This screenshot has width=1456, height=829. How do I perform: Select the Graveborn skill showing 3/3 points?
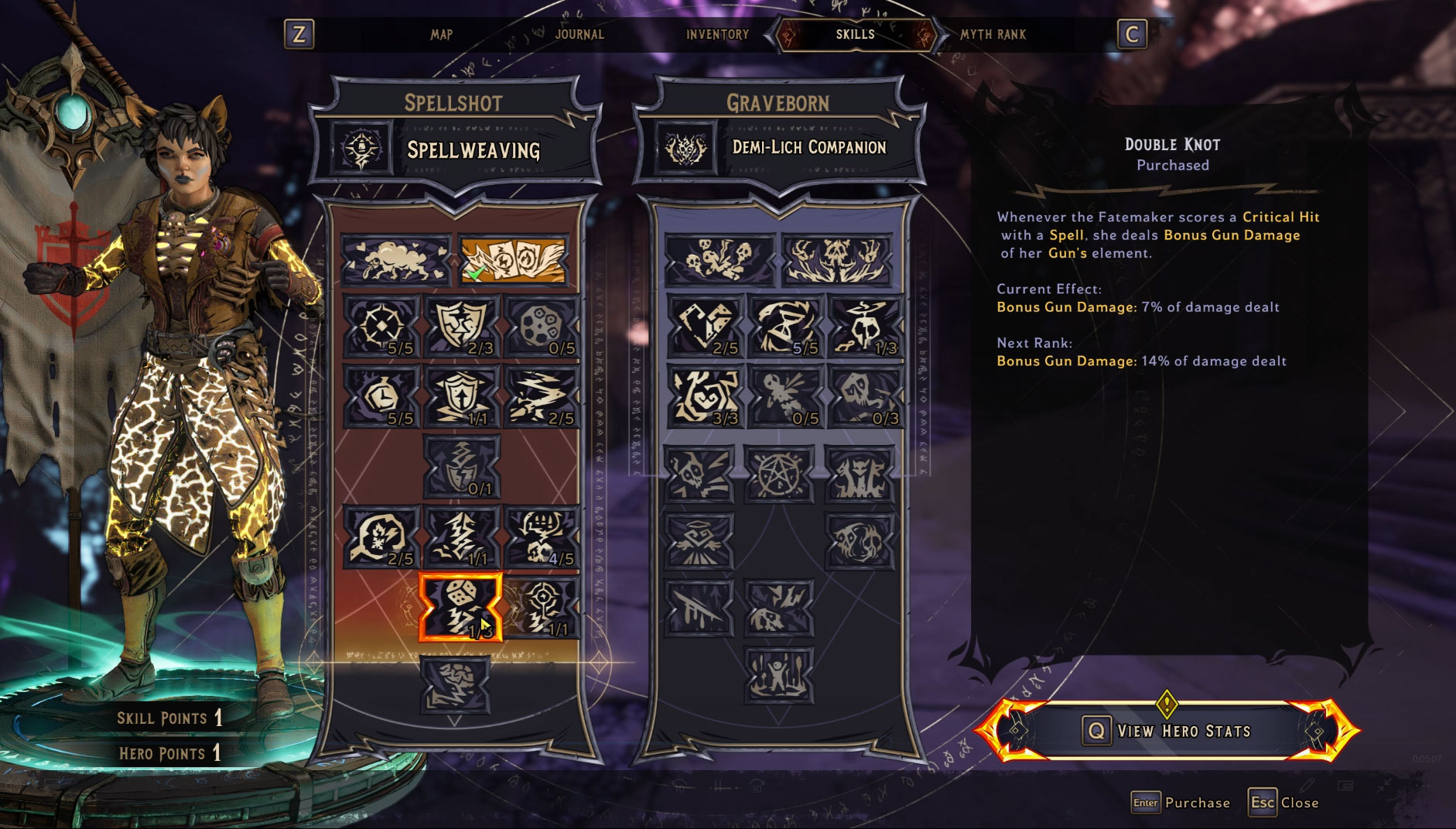point(705,396)
